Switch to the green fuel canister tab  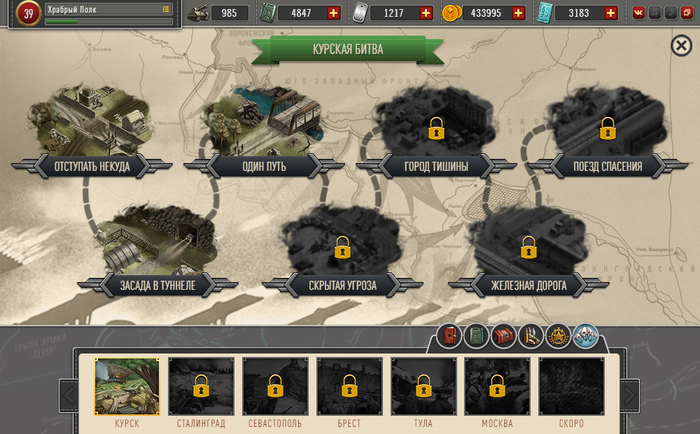pos(476,337)
